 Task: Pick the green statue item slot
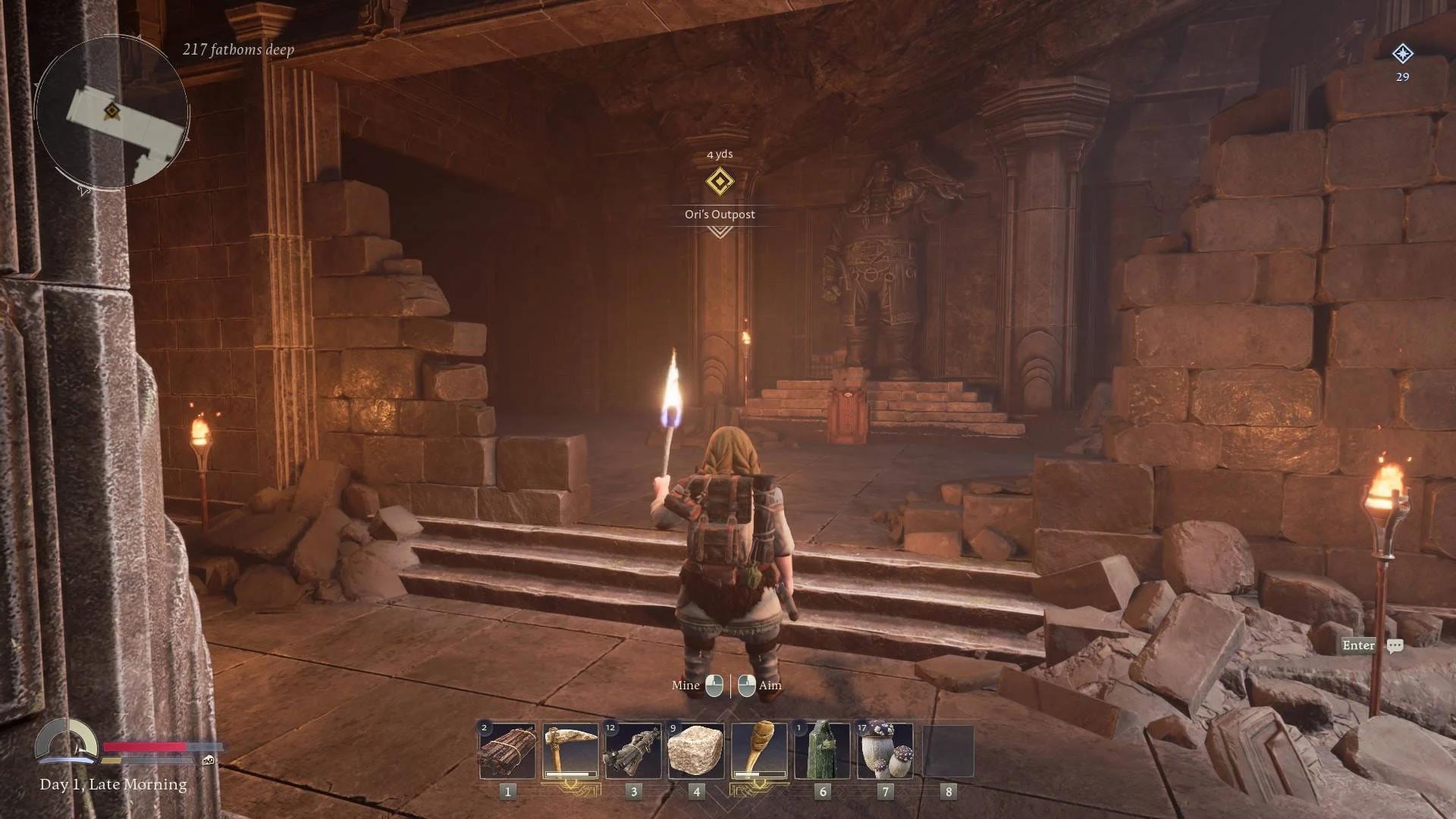point(822,751)
